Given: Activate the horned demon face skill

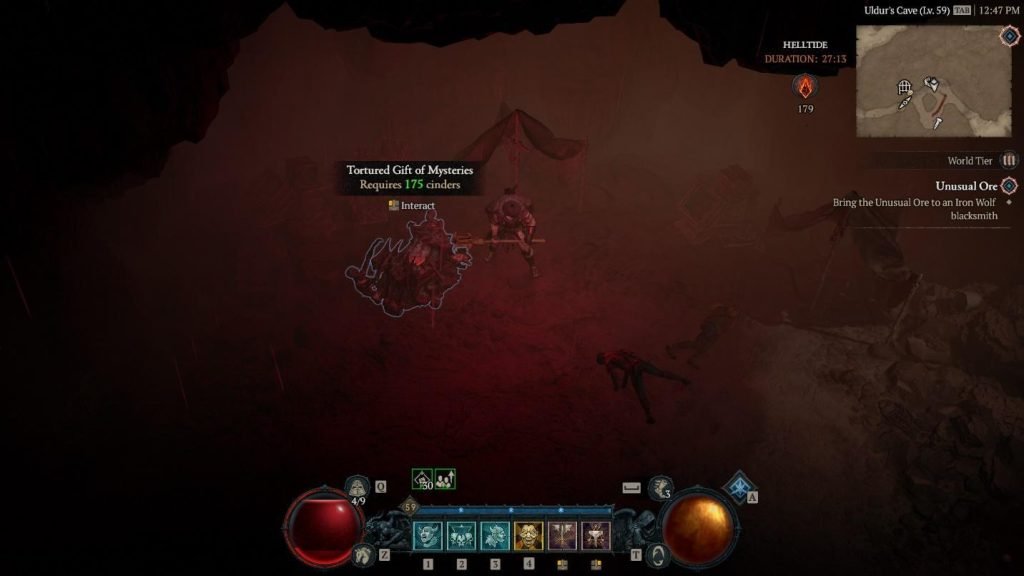Looking at the screenshot, I should tap(428, 536).
